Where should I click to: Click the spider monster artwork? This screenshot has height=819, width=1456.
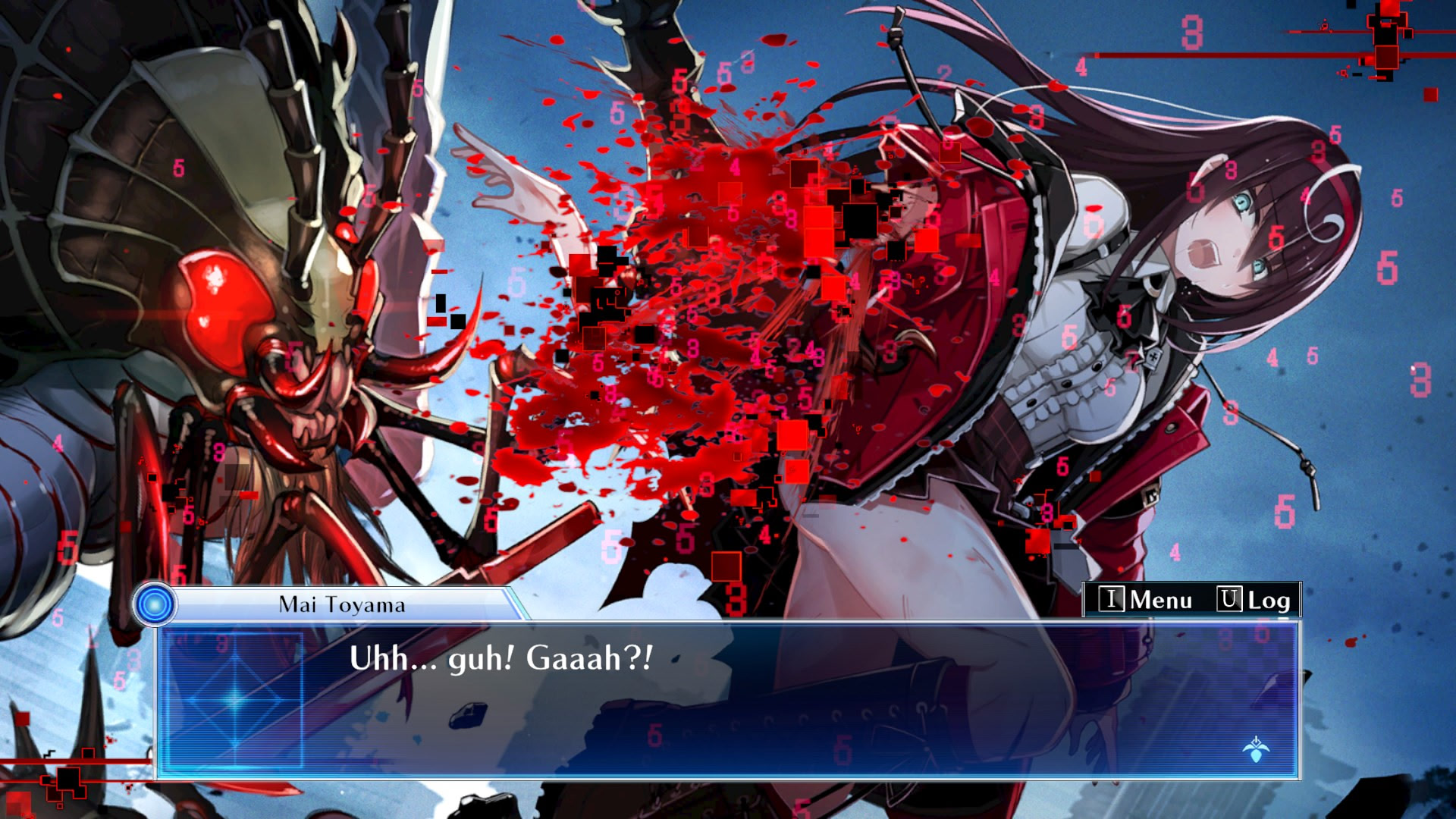pyautogui.click(x=227, y=303)
